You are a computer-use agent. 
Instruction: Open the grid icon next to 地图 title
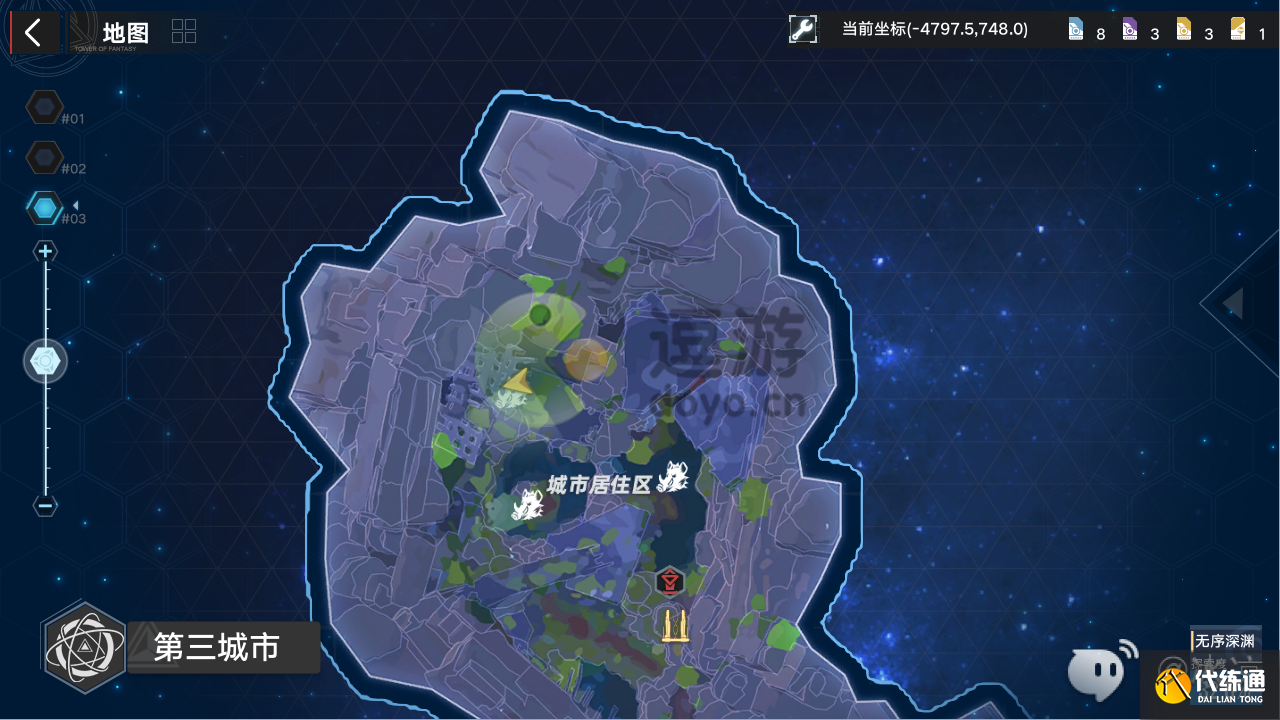point(183,31)
